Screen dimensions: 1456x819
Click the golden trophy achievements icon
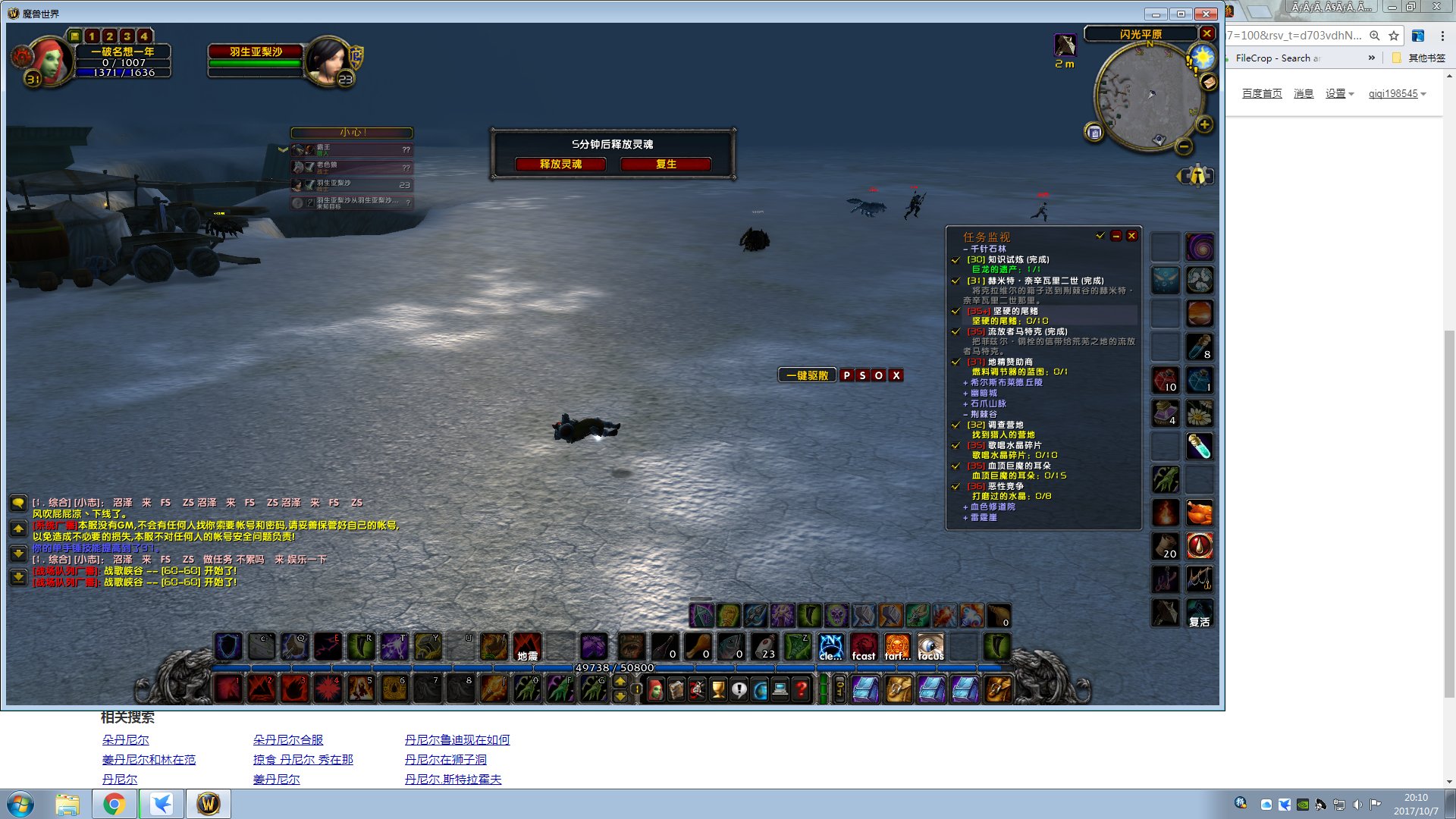pos(717,689)
